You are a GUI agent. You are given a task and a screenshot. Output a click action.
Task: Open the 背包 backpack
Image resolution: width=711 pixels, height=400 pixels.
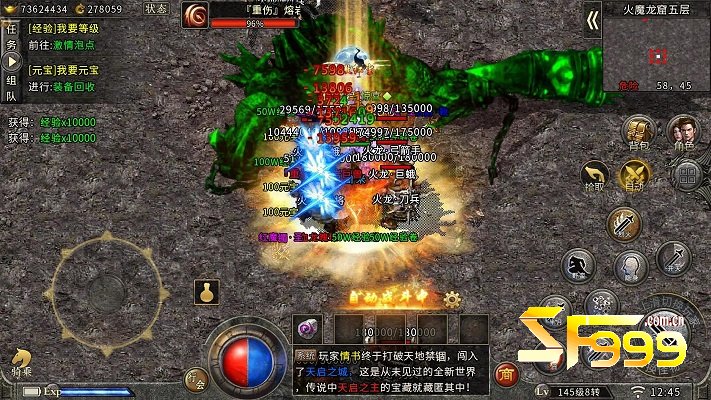tap(639, 133)
